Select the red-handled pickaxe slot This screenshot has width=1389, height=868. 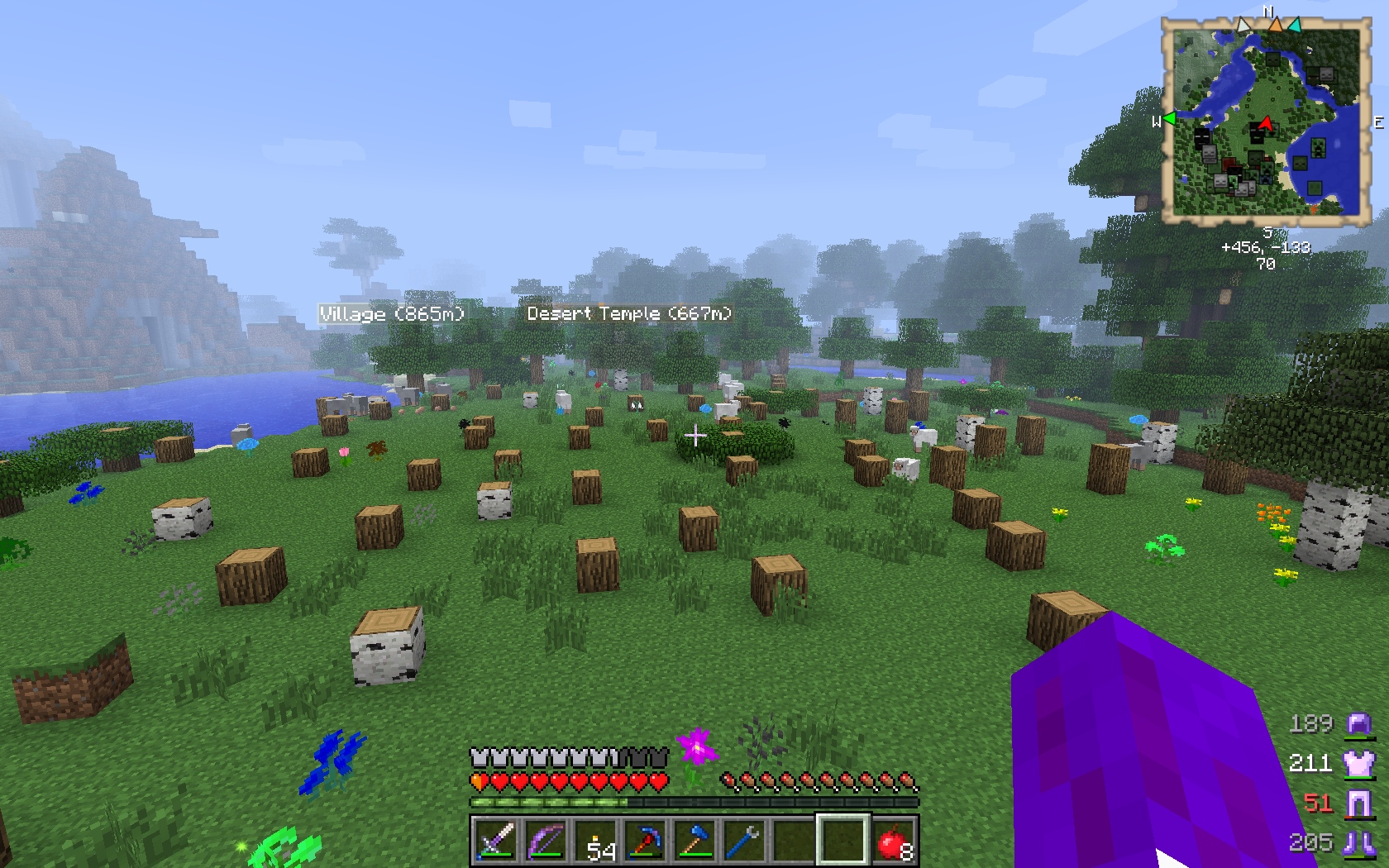[x=645, y=842]
